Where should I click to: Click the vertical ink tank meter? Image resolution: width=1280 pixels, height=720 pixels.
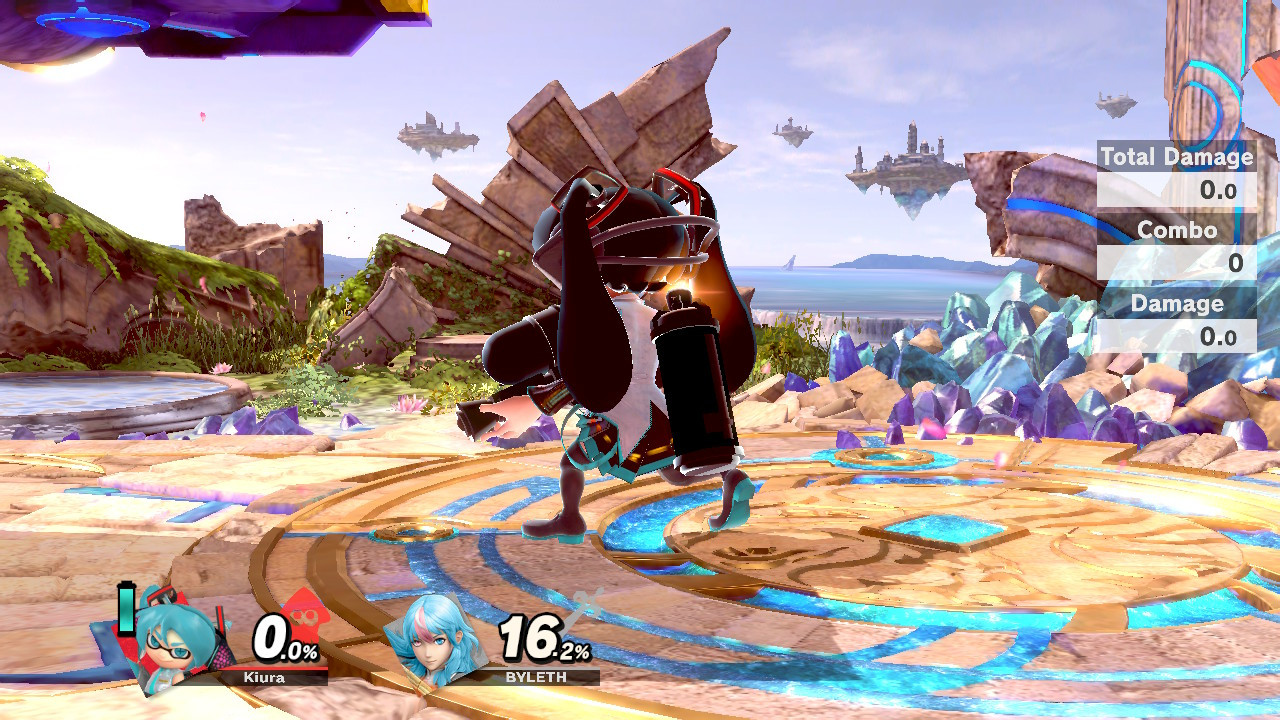(124, 608)
